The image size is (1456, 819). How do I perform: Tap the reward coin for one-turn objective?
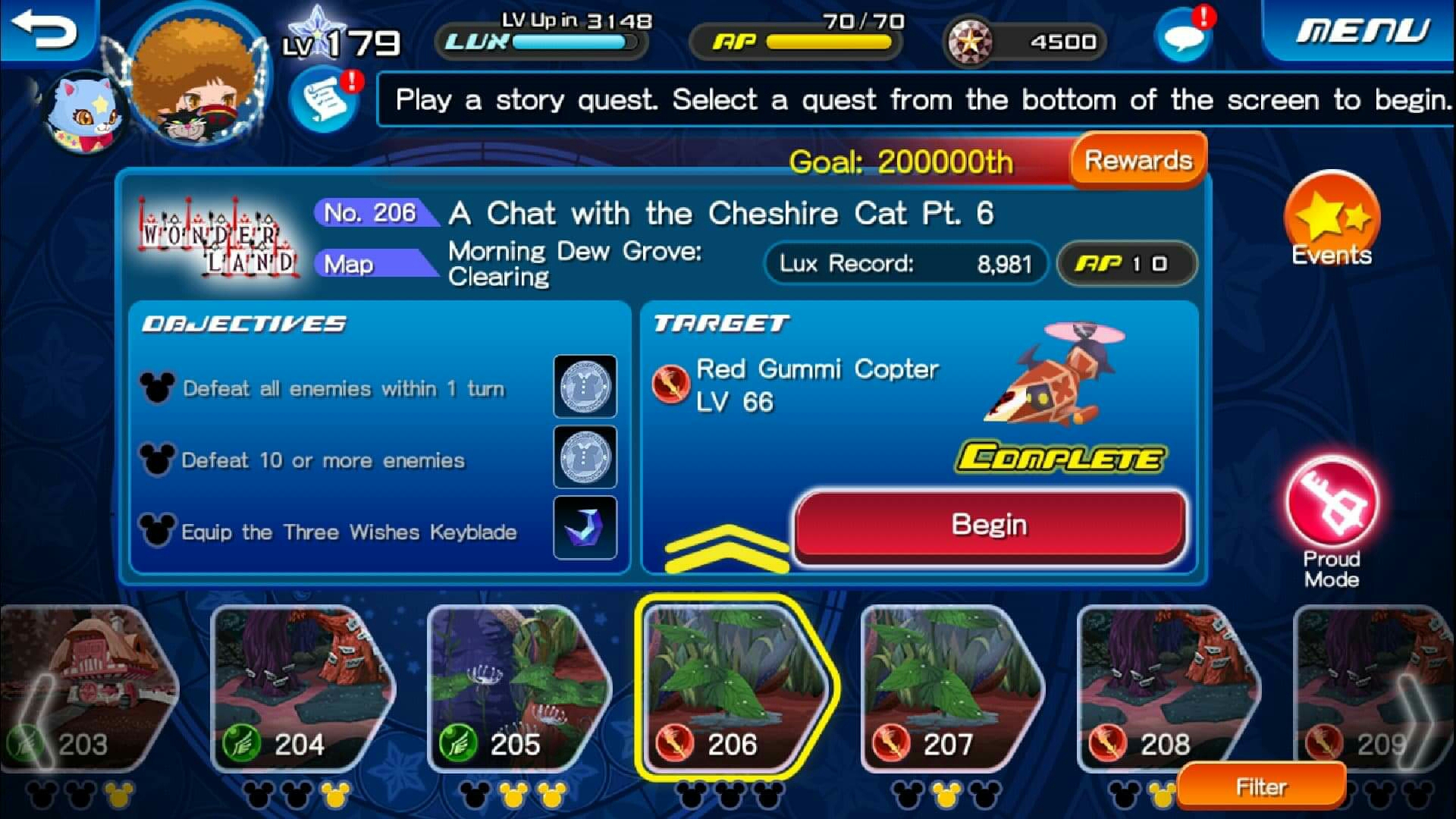585,387
